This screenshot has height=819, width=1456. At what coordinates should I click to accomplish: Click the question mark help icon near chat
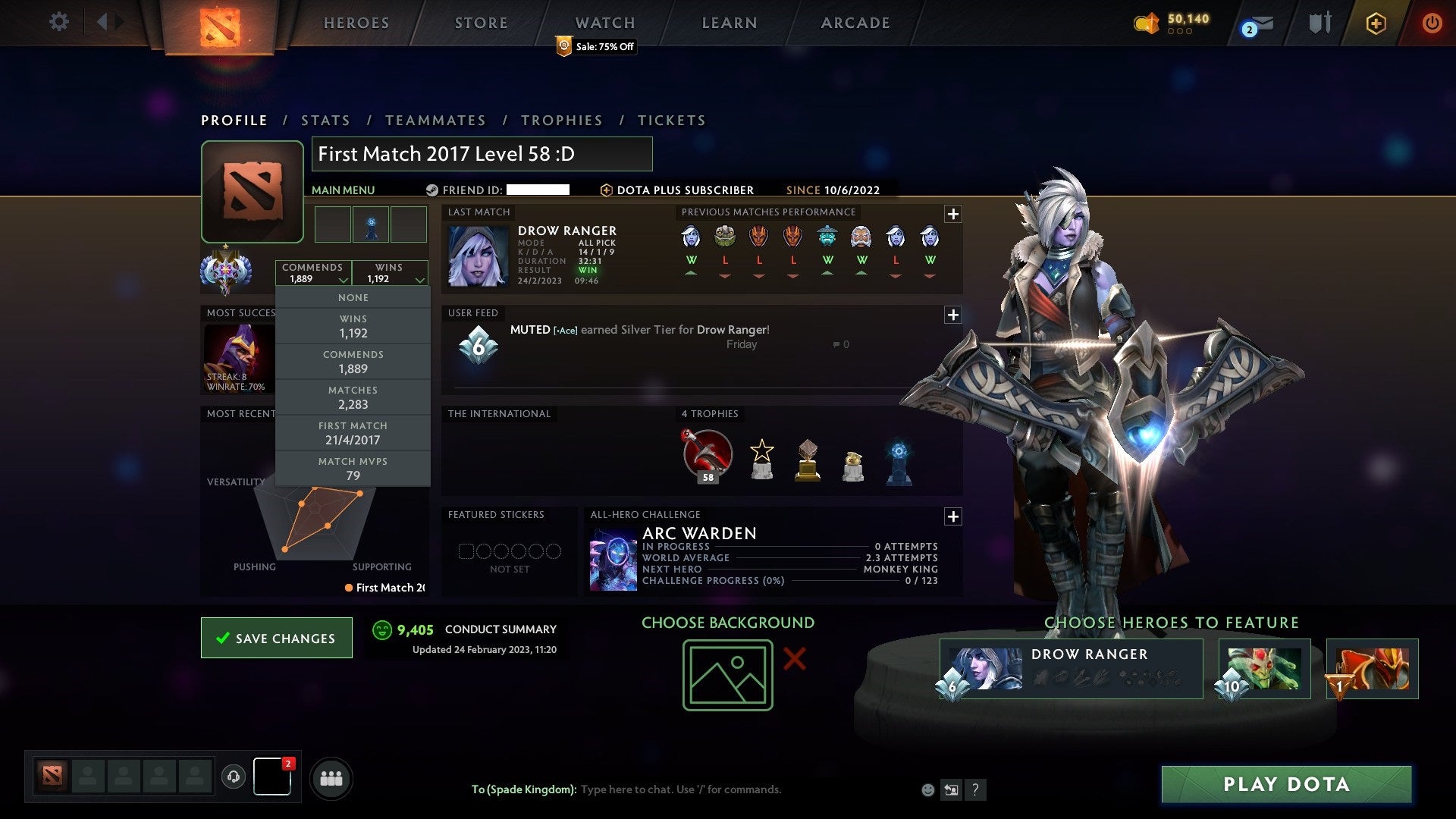[x=976, y=789]
